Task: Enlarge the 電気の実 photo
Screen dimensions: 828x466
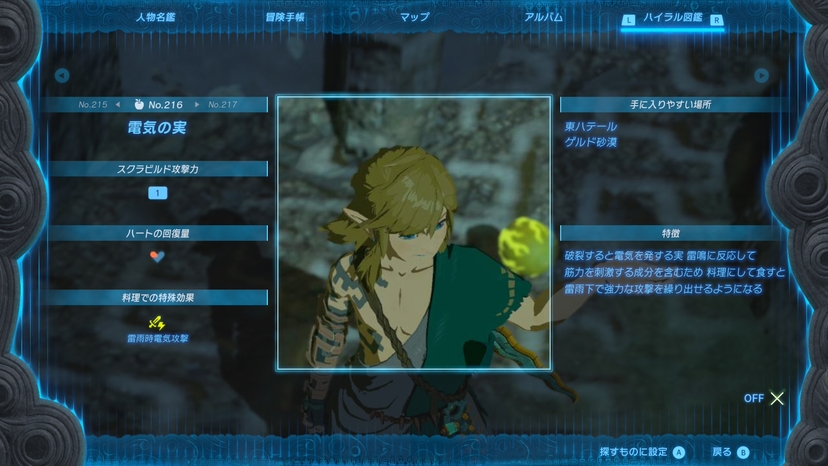Action: tap(414, 232)
